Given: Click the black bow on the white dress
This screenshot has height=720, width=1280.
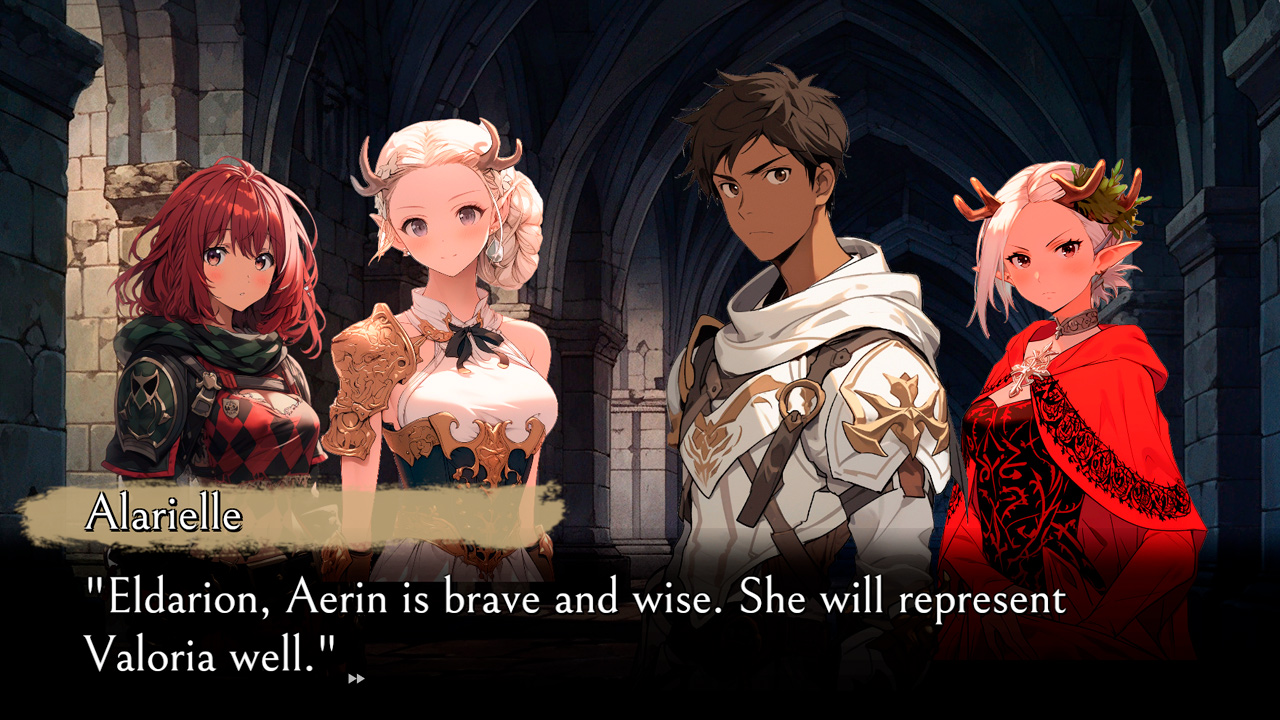Looking at the screenshot, I should pos(470,335).
